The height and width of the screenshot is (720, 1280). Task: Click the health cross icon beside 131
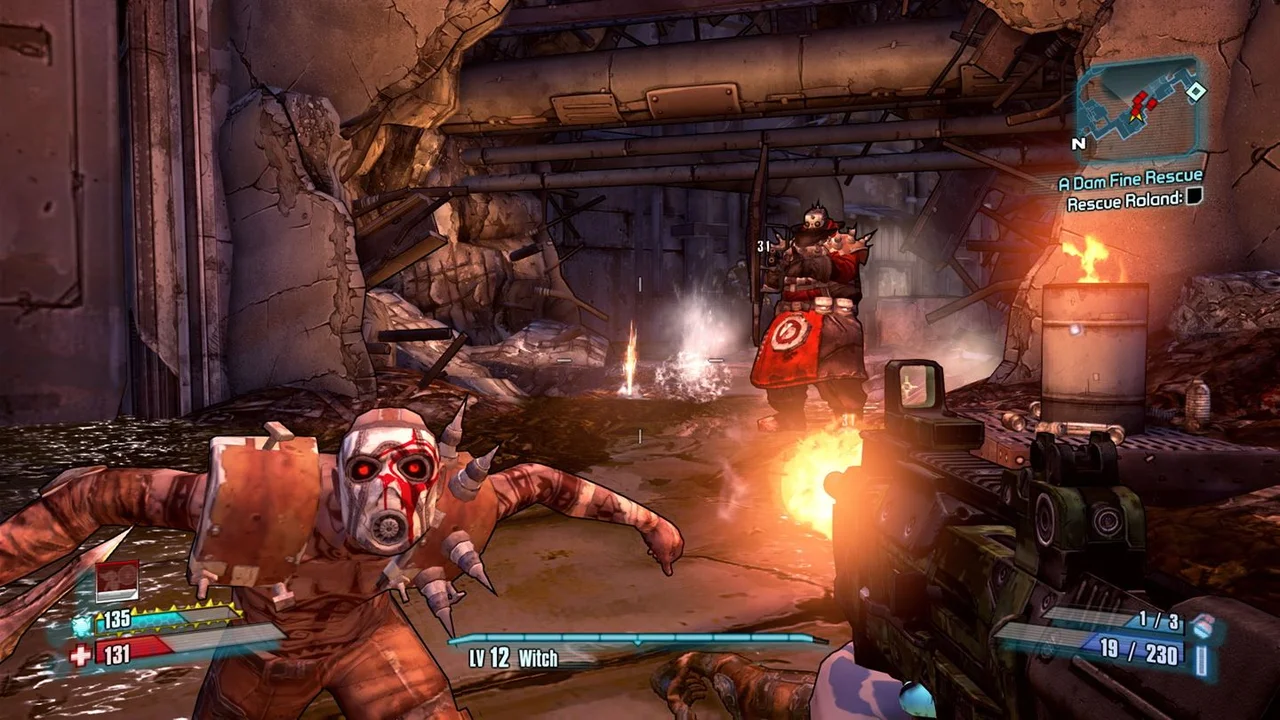[79, 654]
